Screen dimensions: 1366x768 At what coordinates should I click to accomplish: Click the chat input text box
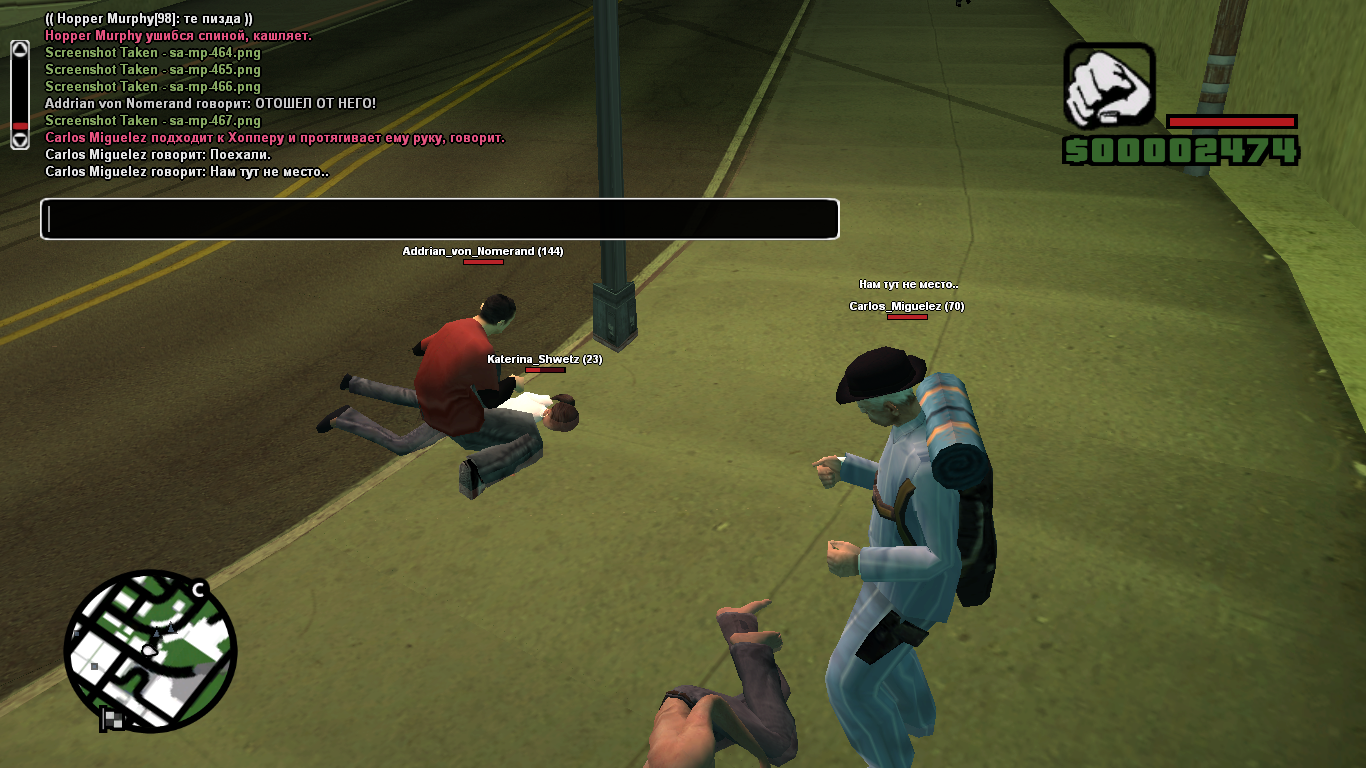tap(439, 219)
